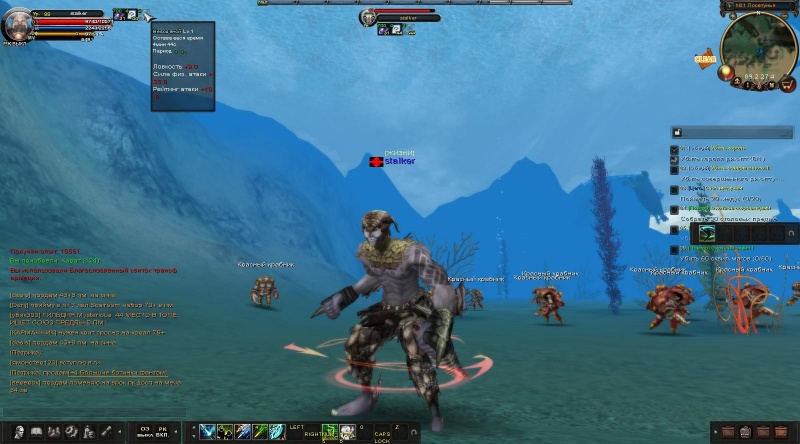Toggle the padlock on quest tracker
This screenshot has width=800, height=444.
point(678,131)
